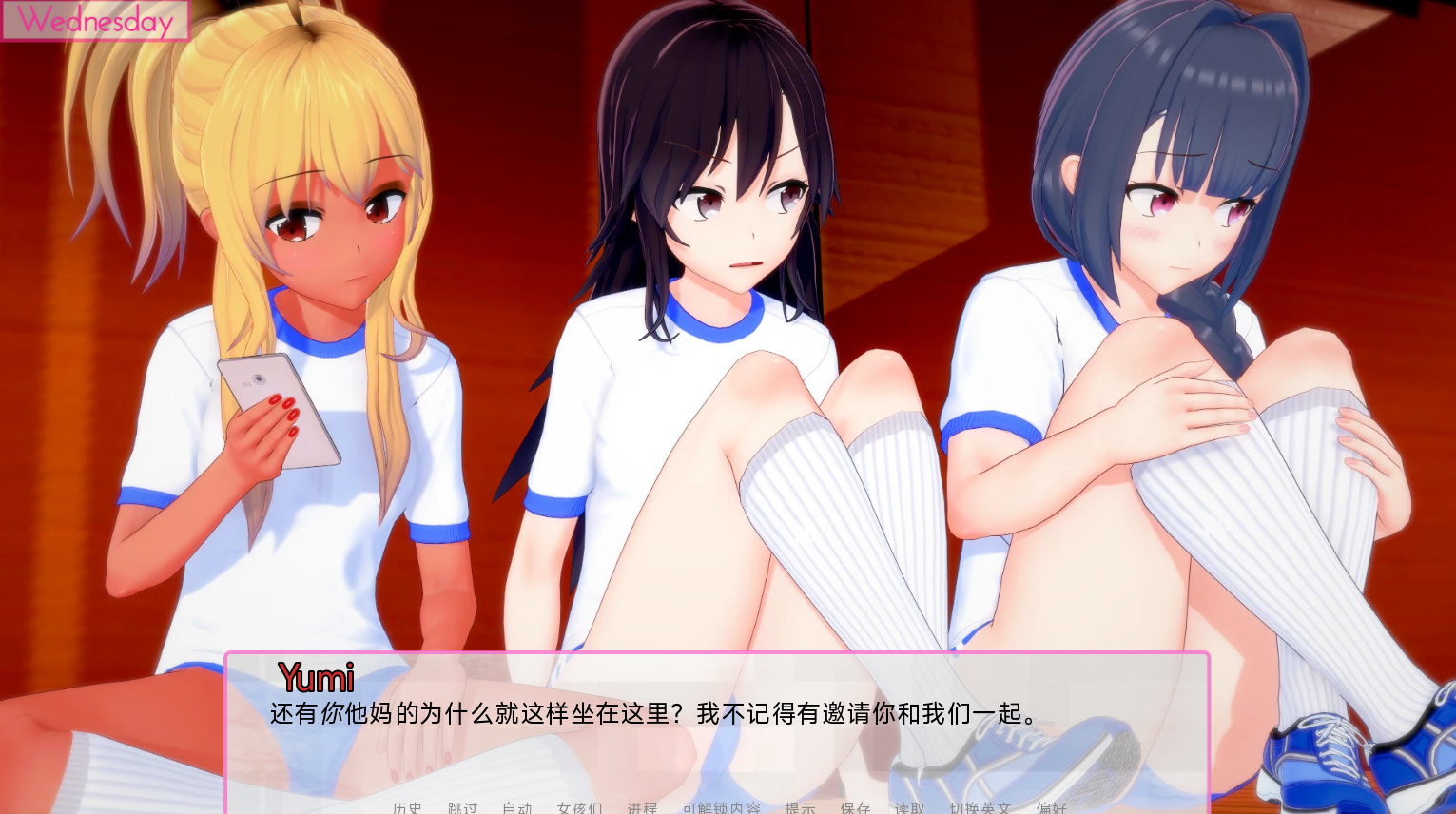Open the 女孩们 girls panel
The height and width of the screenshot is (814, 1456).
pos(578,808)
